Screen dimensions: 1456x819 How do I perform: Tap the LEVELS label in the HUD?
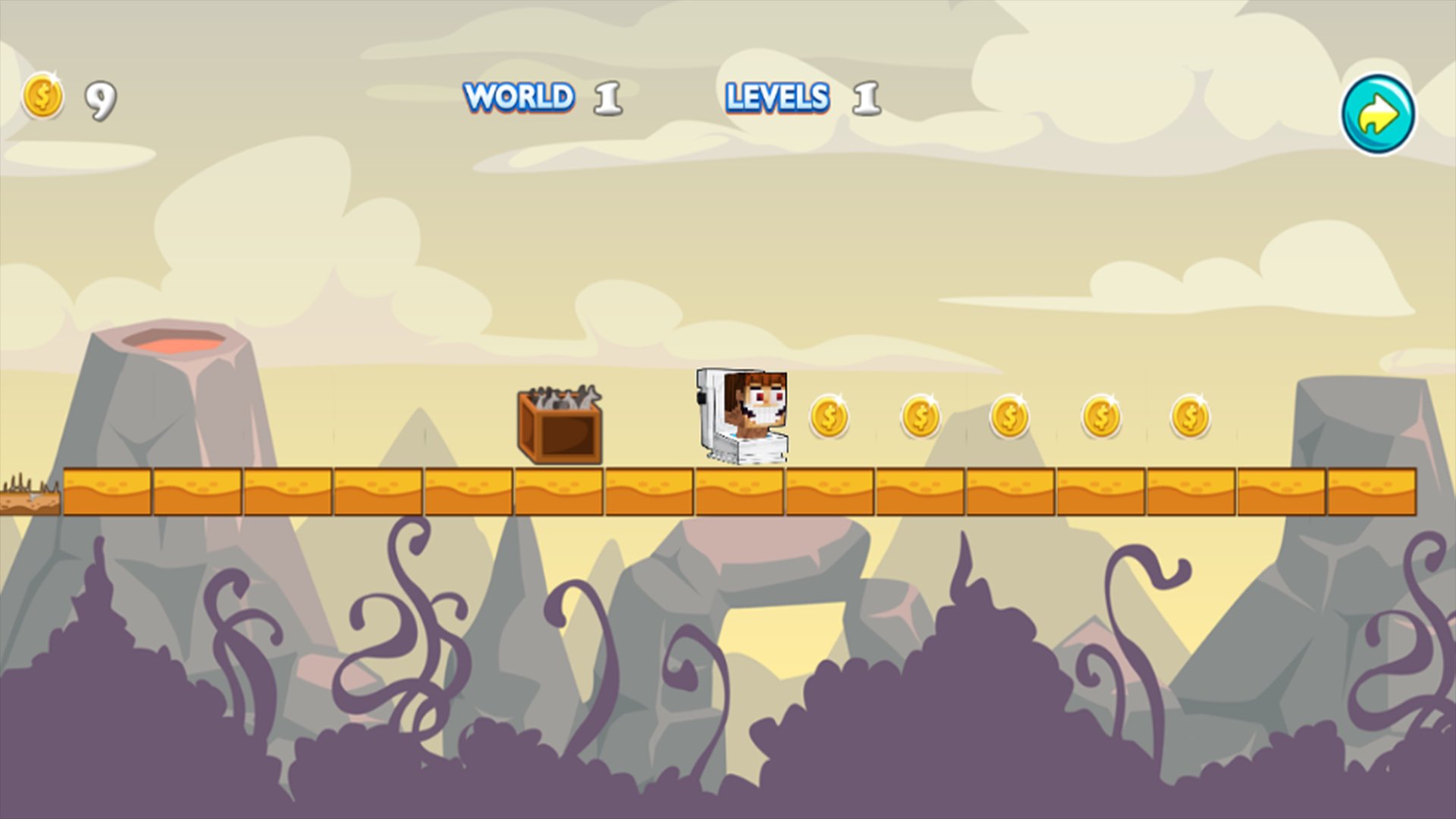pyautogui.click(x=777, y=99)
